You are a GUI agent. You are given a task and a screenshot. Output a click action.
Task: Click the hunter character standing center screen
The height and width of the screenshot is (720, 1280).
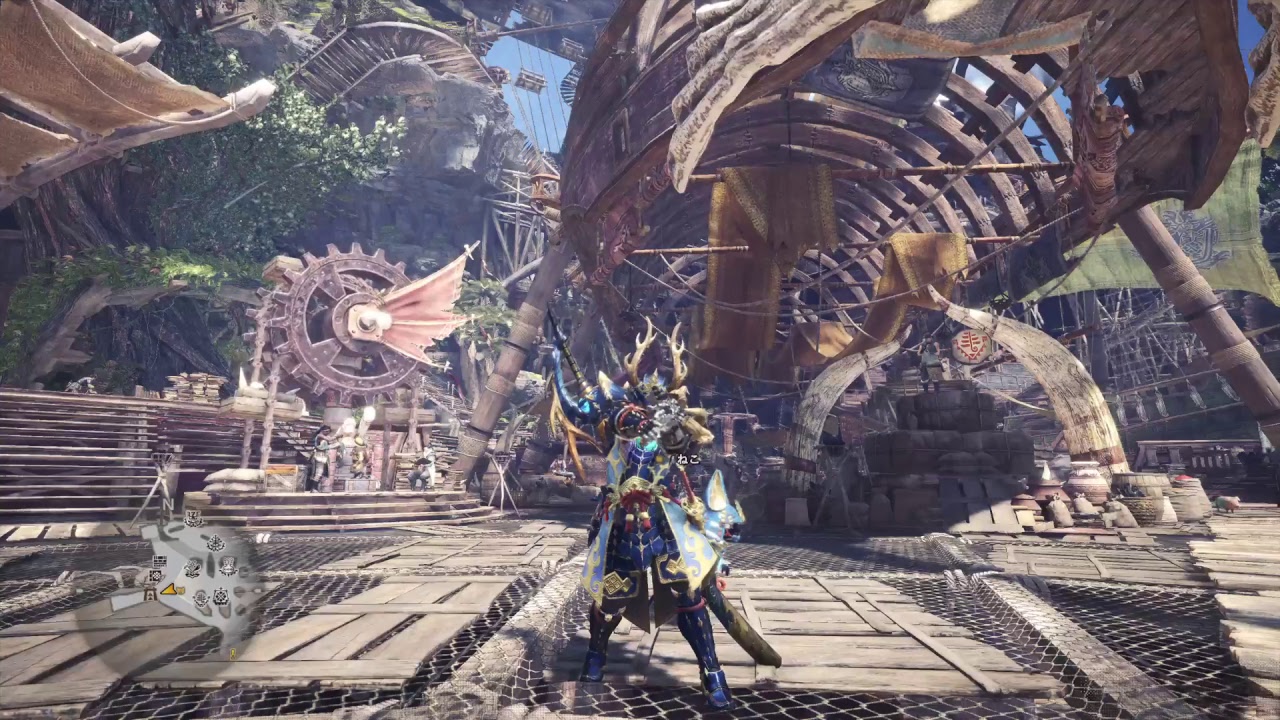point(640,500)
